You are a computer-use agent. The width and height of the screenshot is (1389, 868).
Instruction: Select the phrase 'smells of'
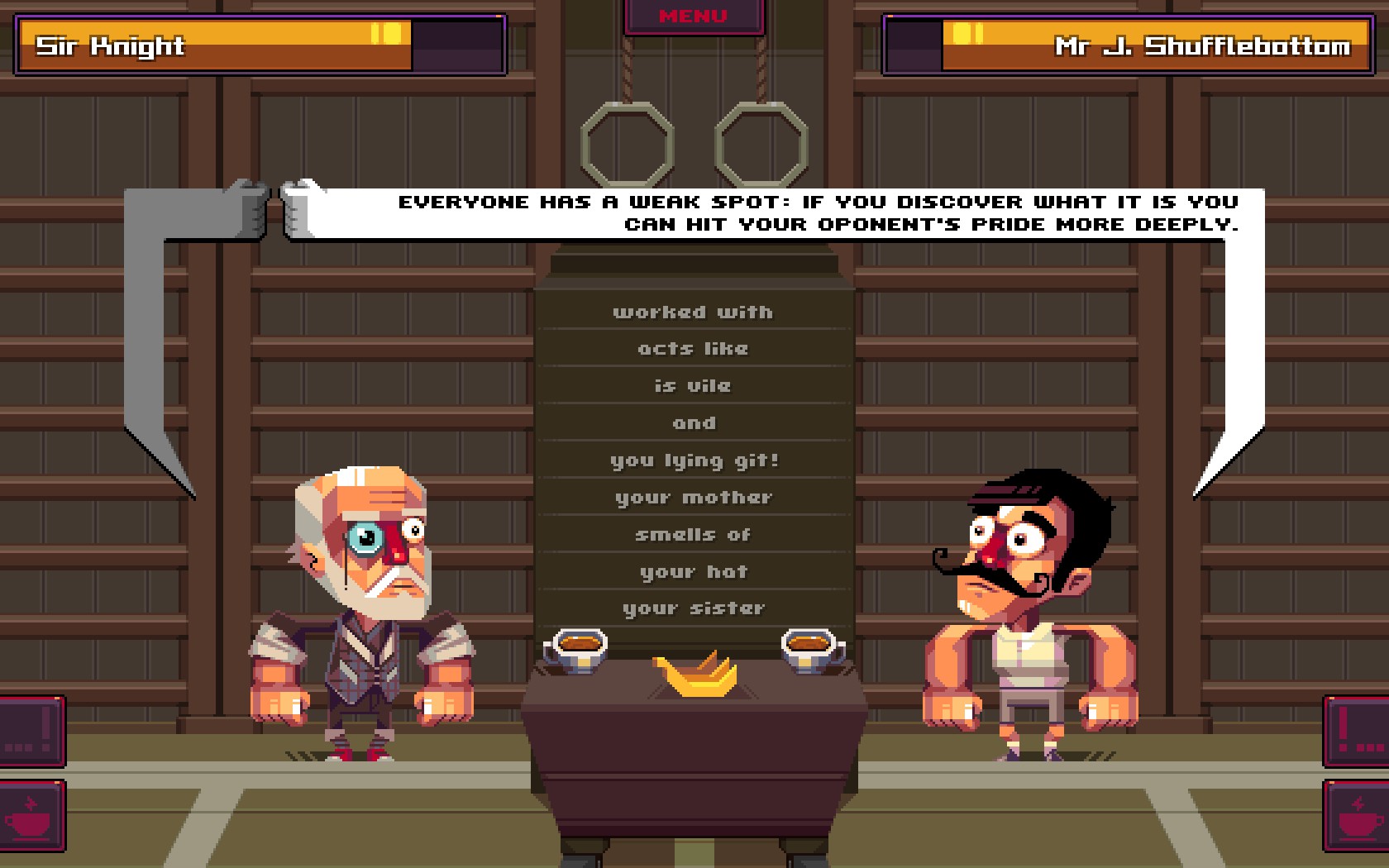point(694,534)
